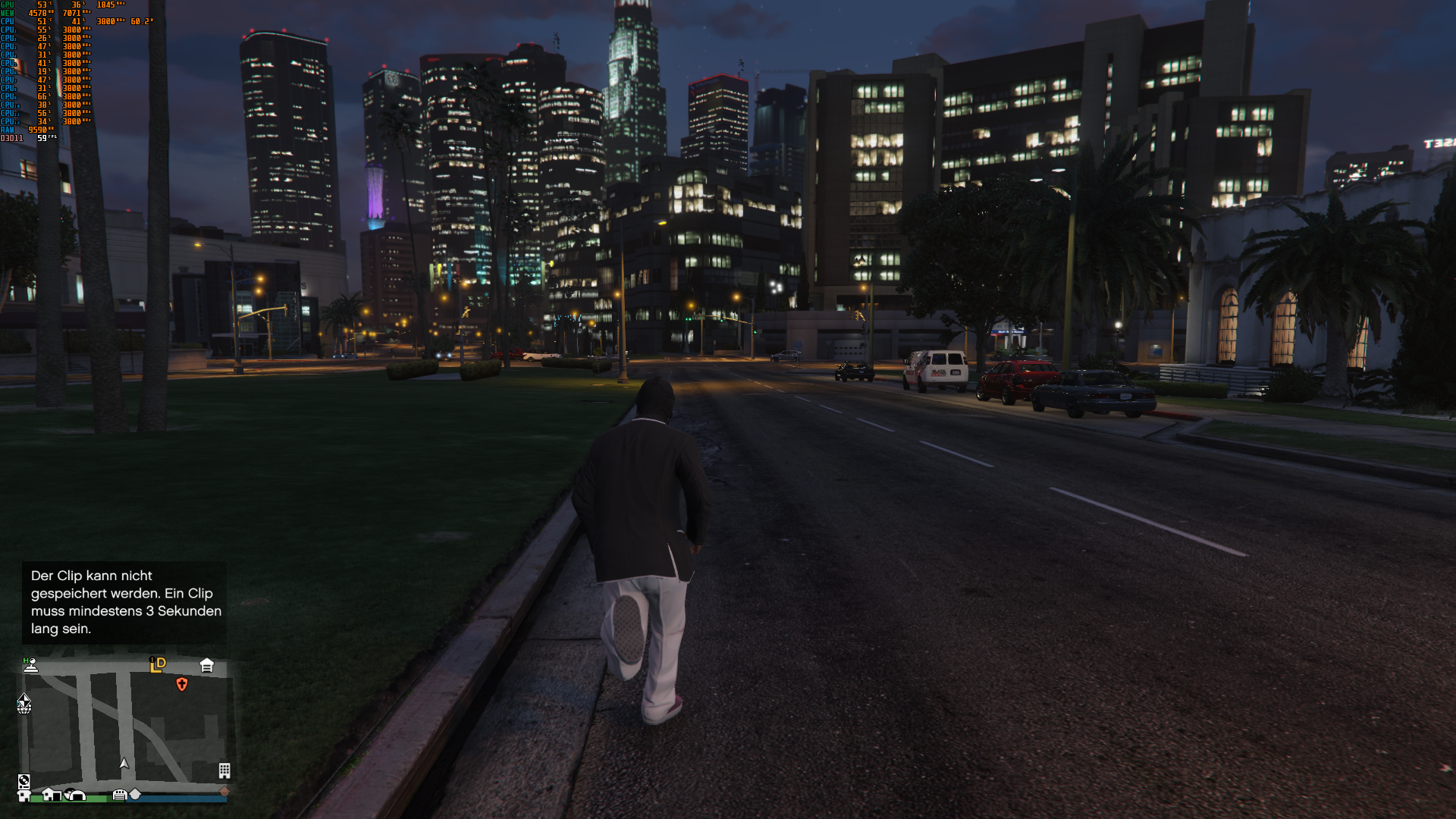Click the white house blip at minimap top-right
Viewport: 1456px width, 819px height.
pyautogui.click(x=207, y=665)
